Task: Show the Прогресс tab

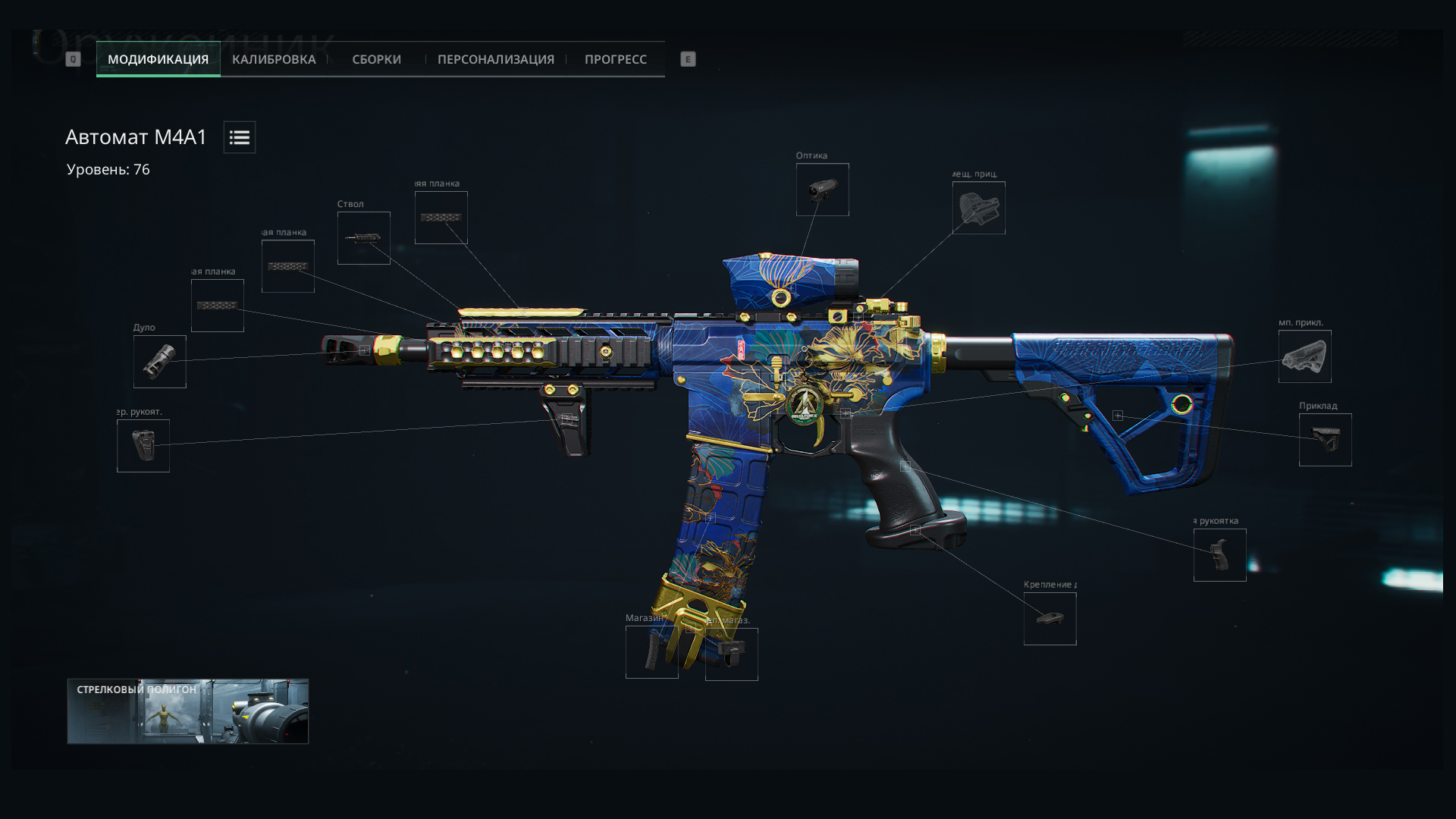Action: point(615,59)
